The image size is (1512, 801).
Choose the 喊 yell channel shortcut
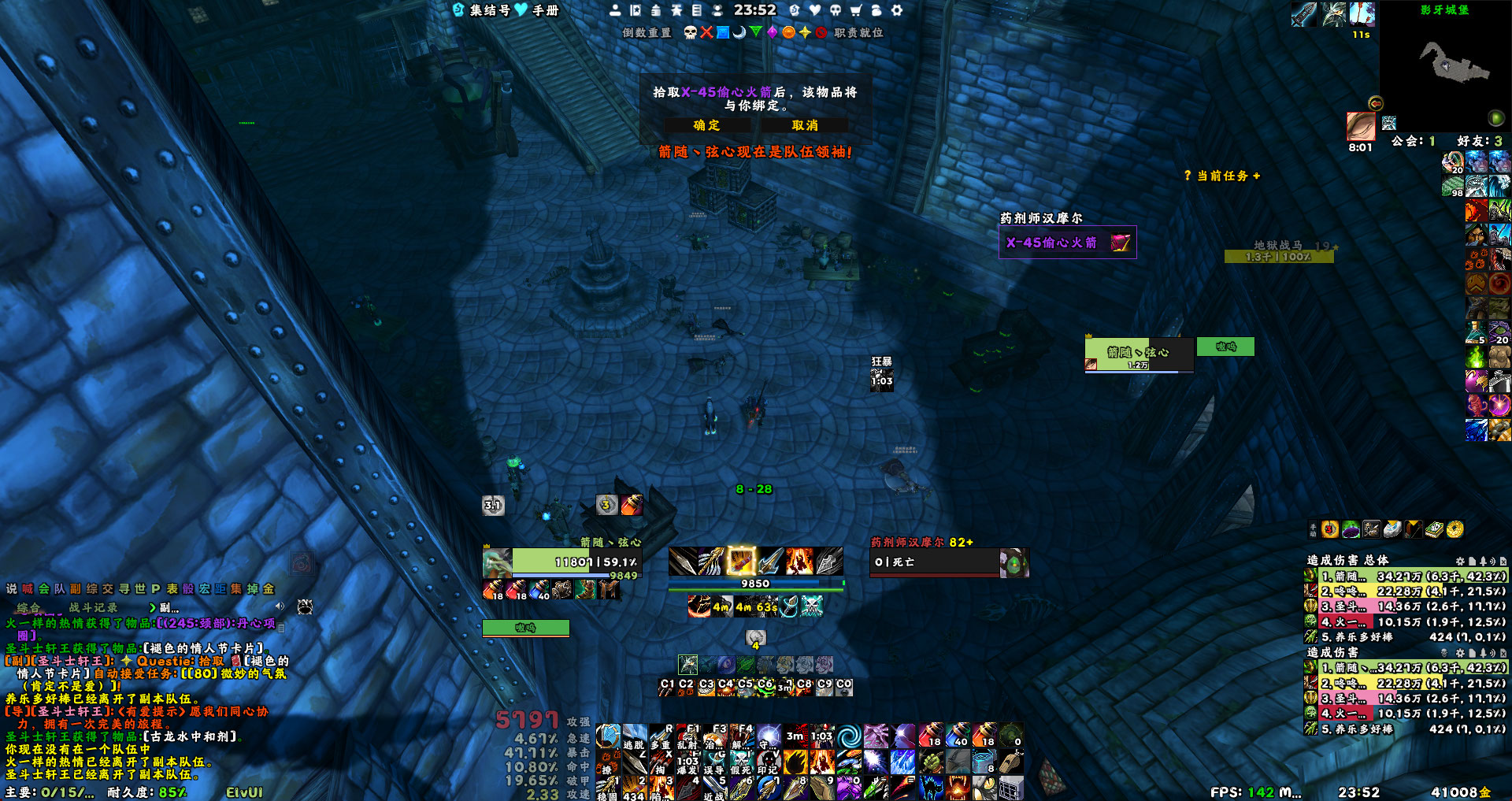click(28, 588)
